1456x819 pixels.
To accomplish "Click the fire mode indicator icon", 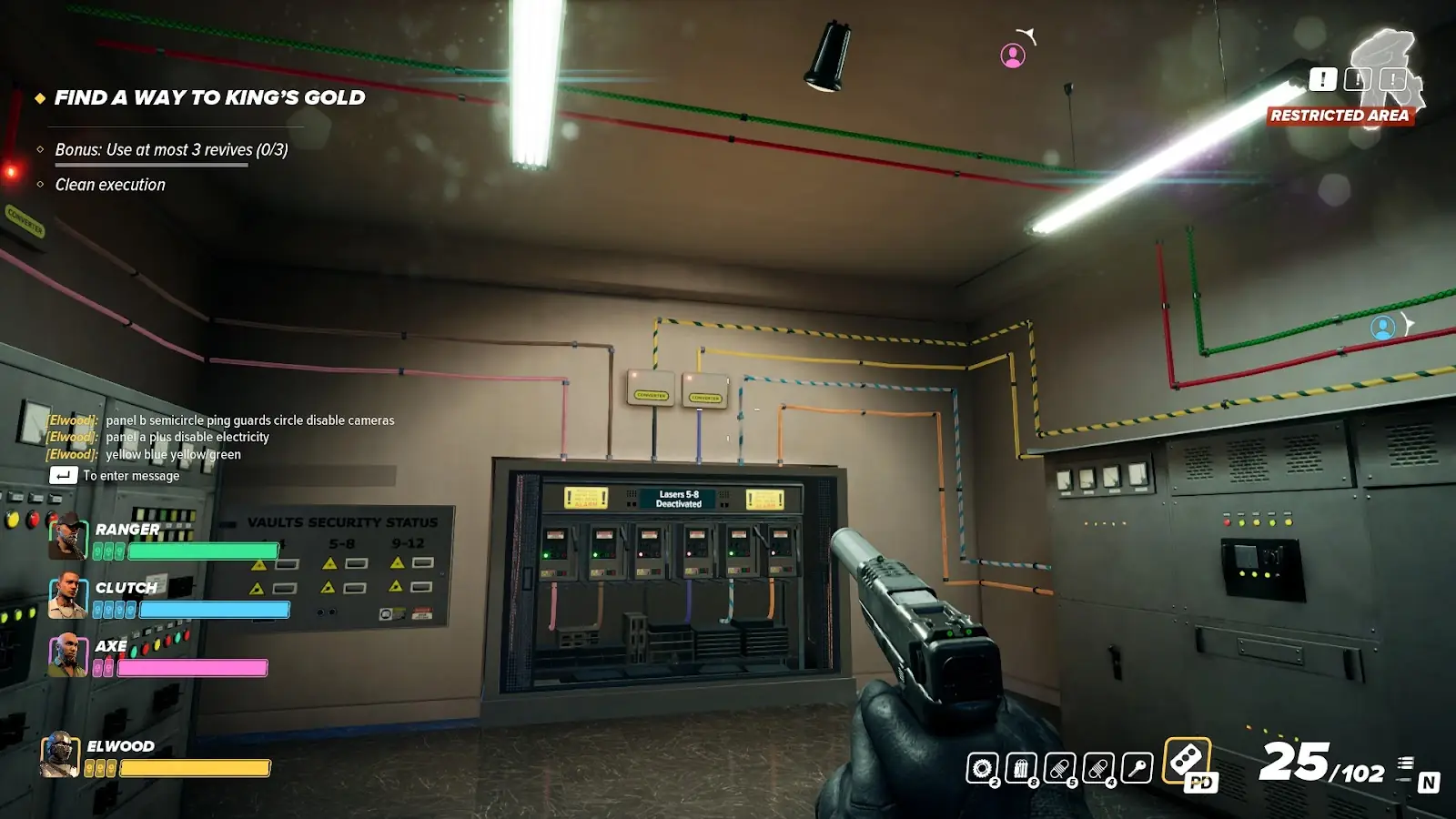I will point(1406,764).
